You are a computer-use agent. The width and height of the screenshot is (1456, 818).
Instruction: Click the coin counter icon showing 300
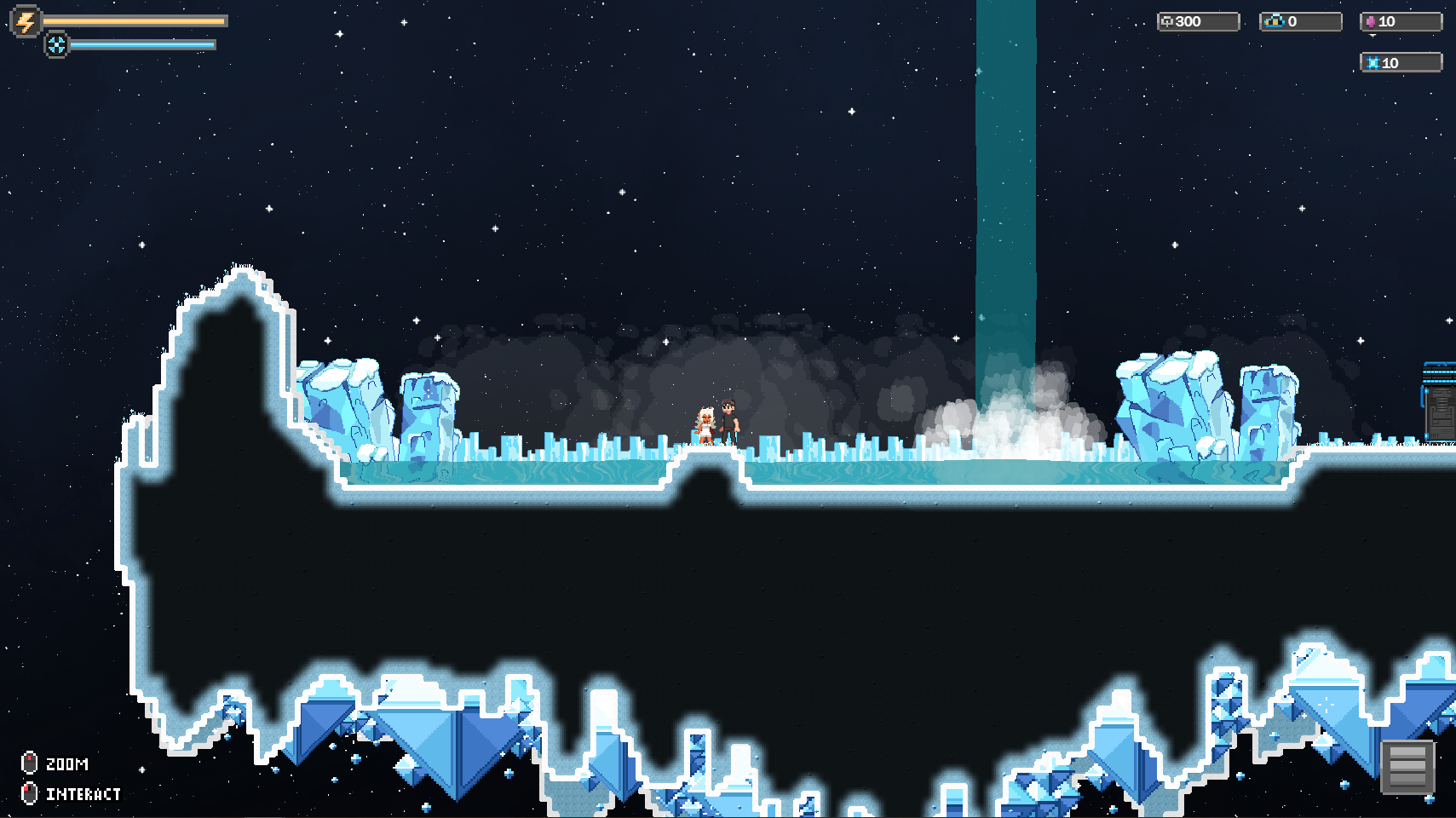tap(1169, 20)
